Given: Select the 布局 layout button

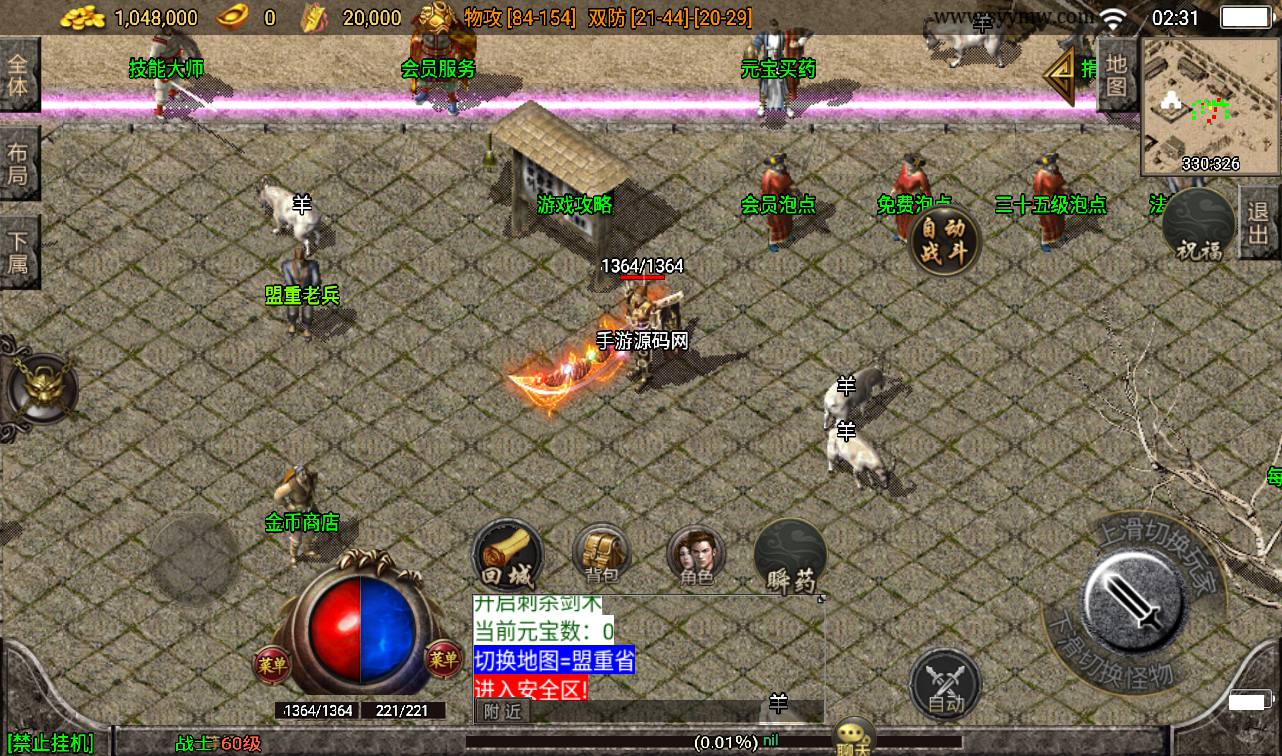Looking at the screenshot, I should tap(18, 164).
